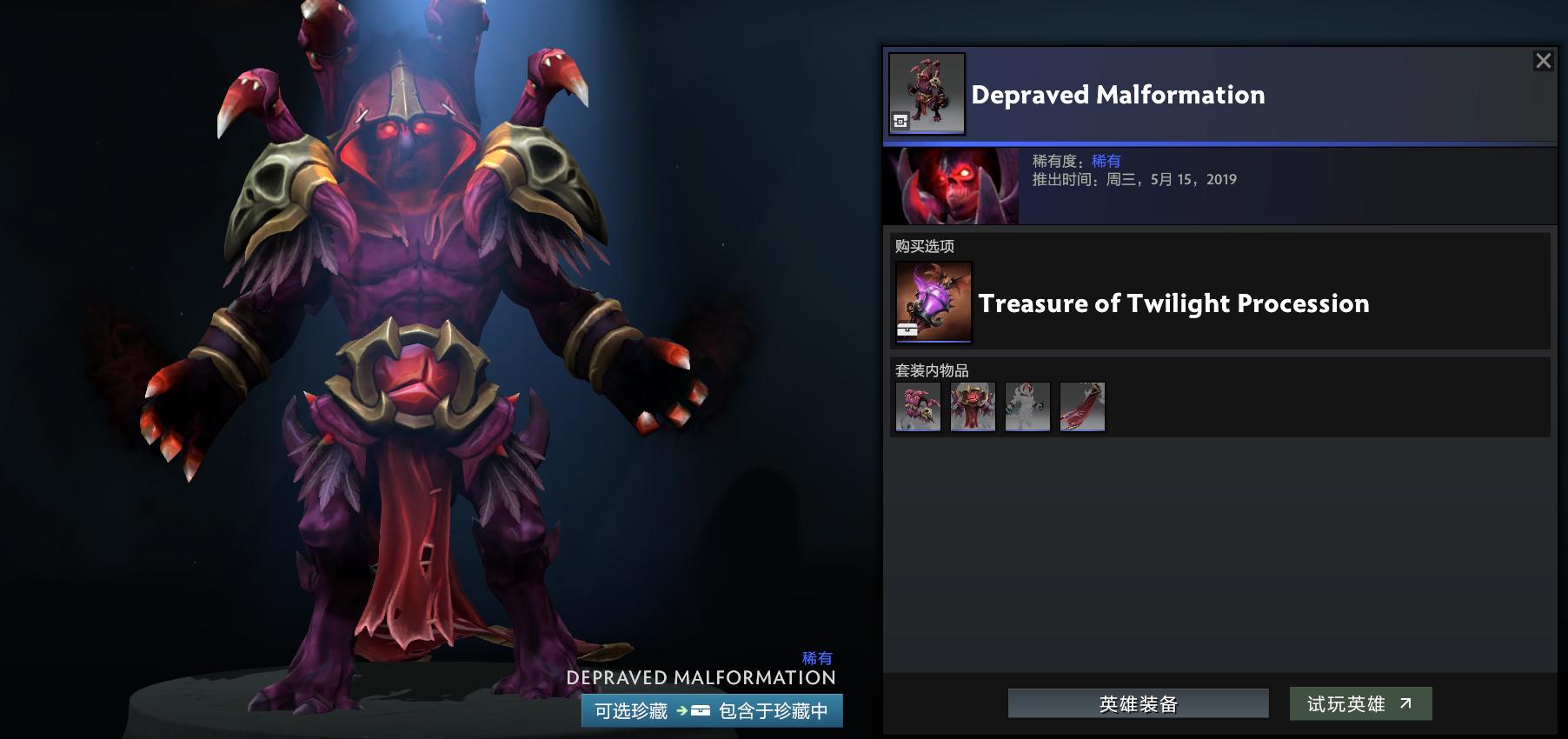Click the treasure chest badge on the set thumbnail

click(x=900, y=122)
